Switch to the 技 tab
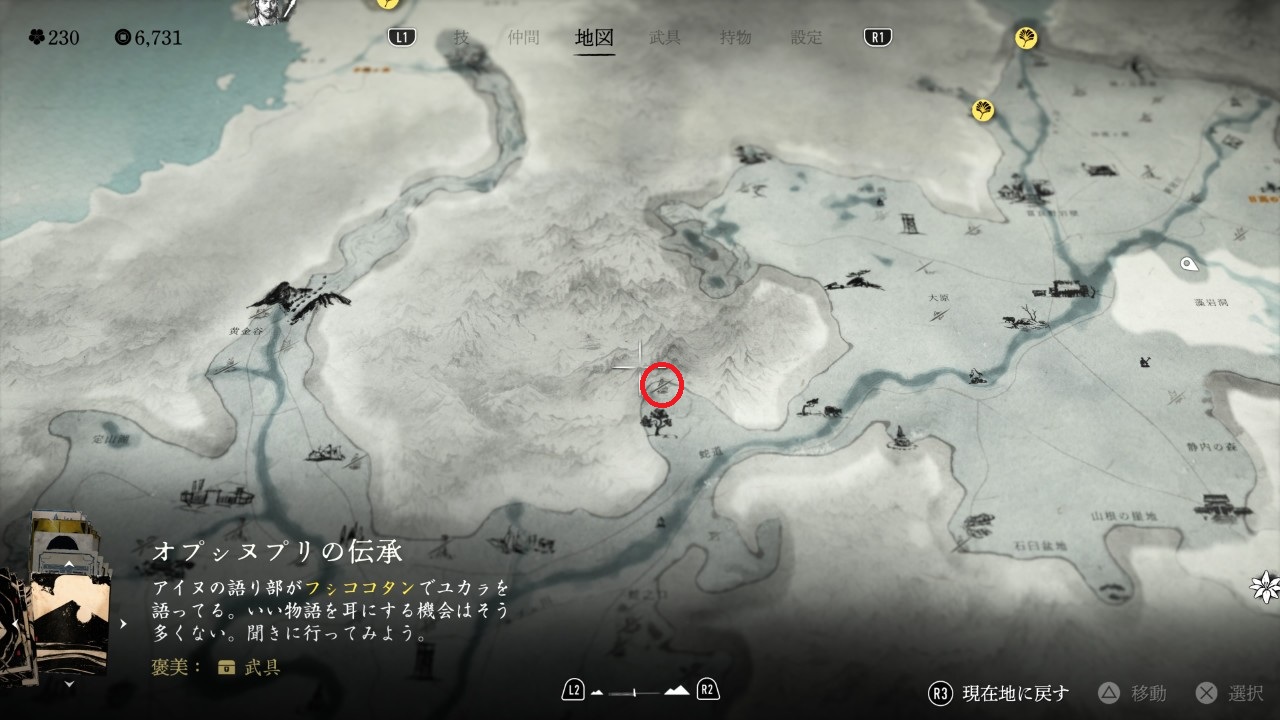 [461, 38]
